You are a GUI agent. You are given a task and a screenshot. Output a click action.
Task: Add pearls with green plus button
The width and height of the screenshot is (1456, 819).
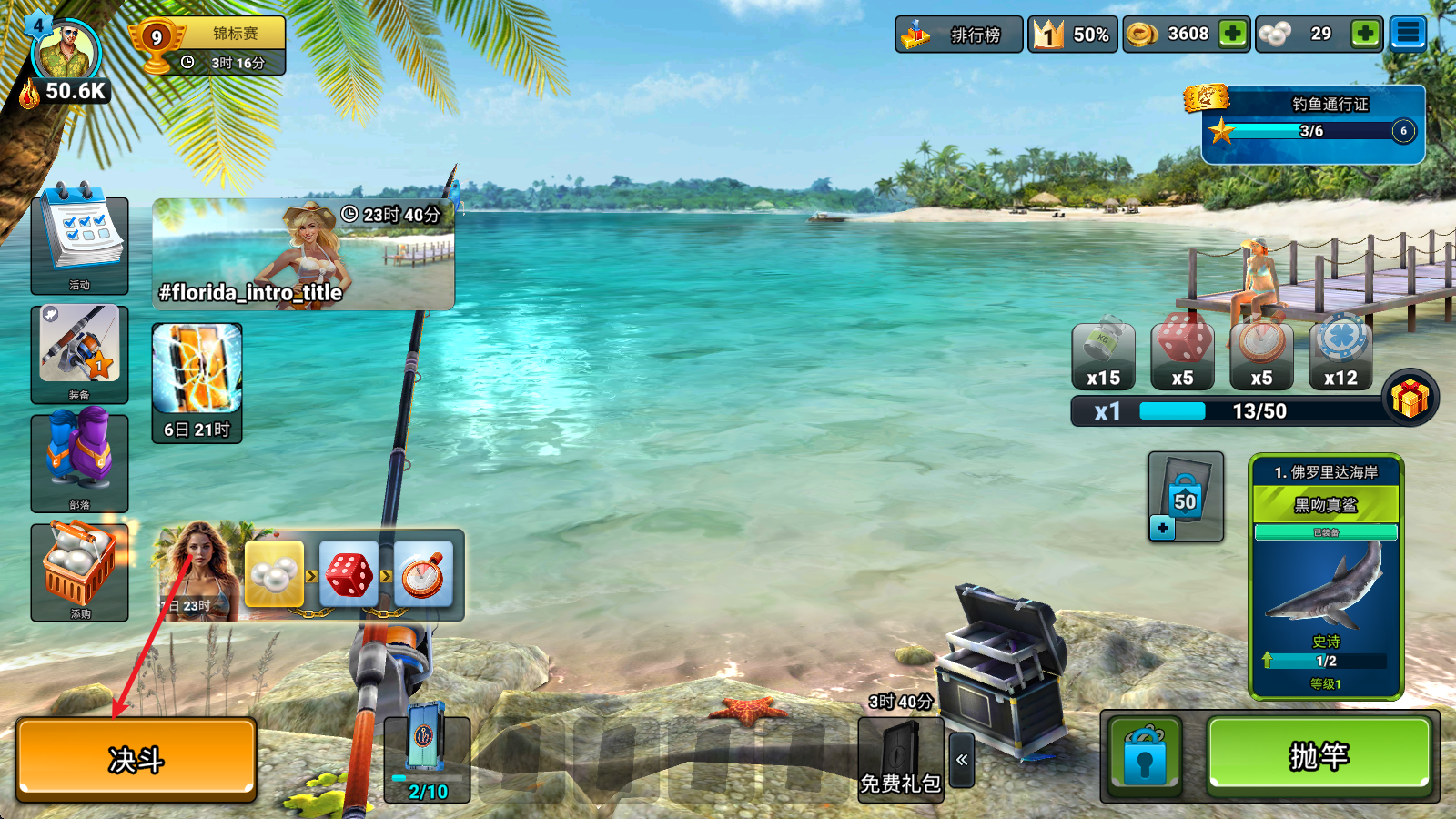(1365, 35)
